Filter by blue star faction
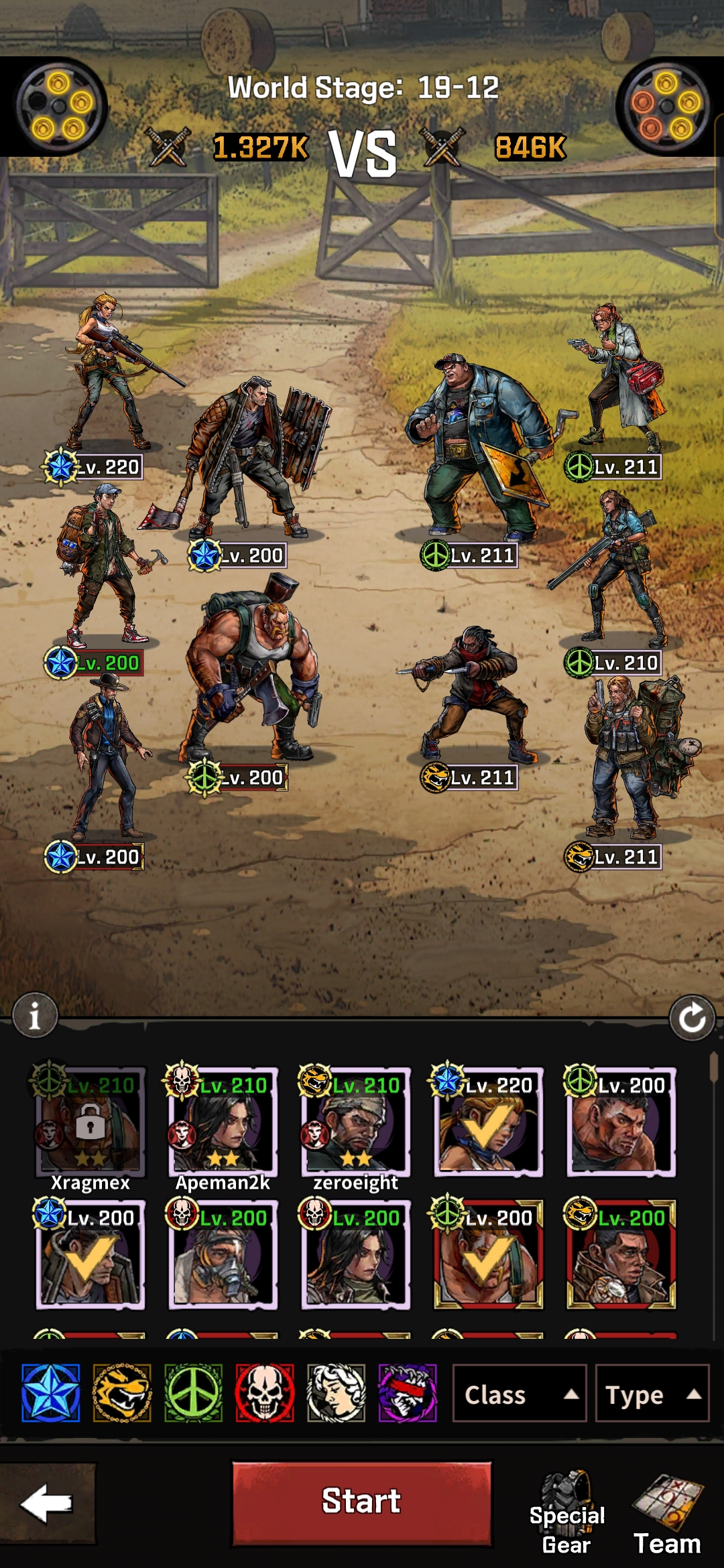The height and width of the screenshot is (1568, 724). 51,1393
